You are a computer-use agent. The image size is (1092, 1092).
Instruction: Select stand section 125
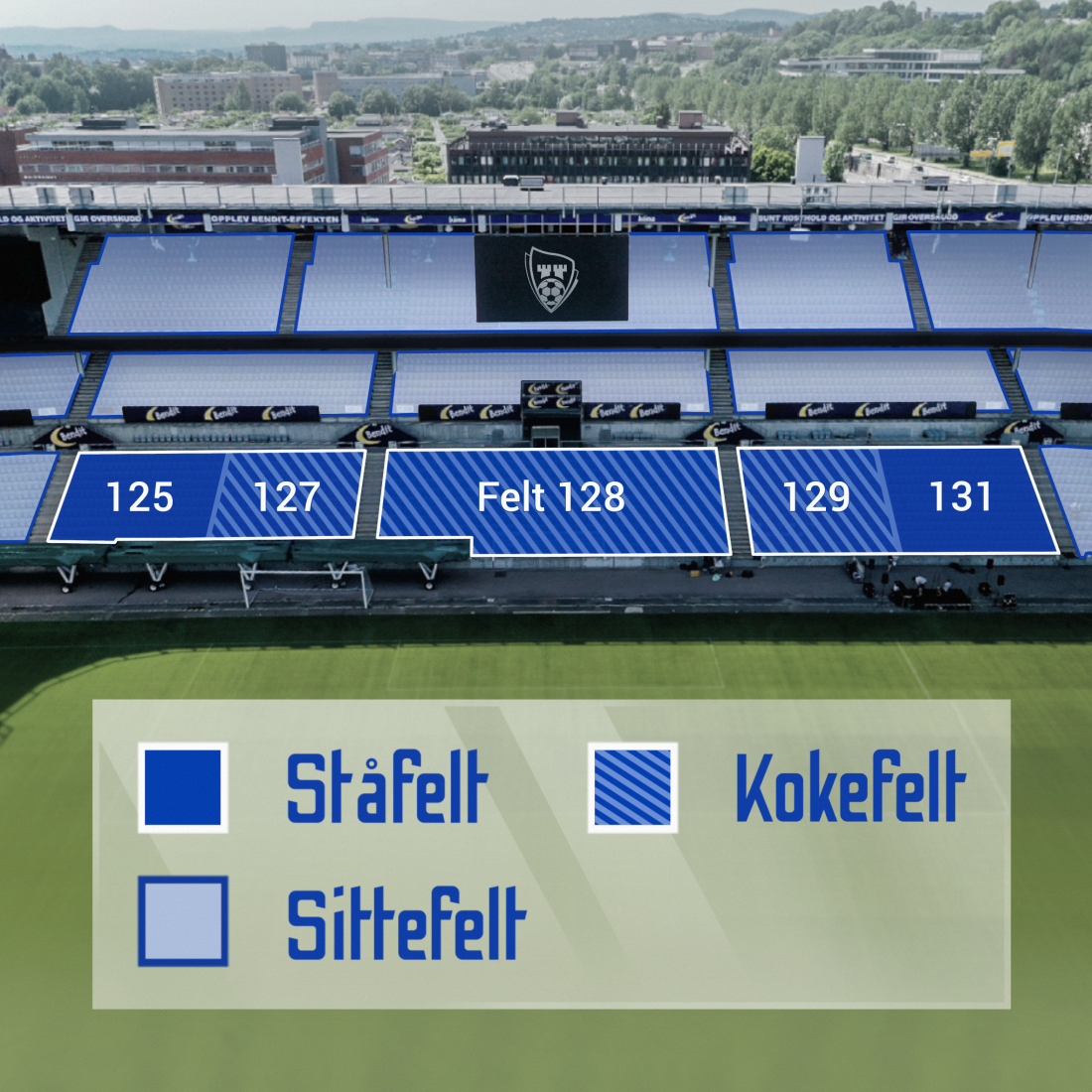click(139, 496)
